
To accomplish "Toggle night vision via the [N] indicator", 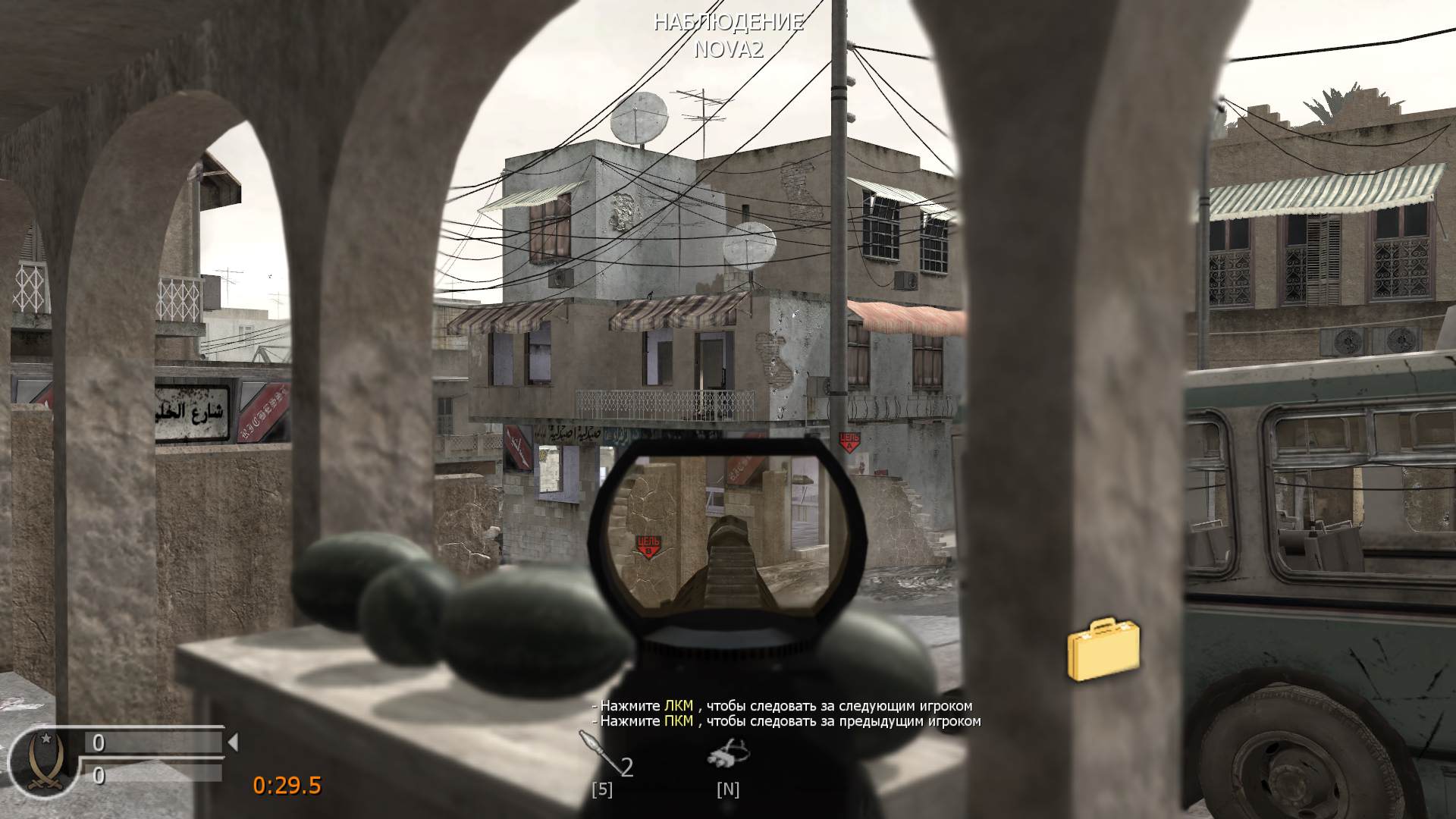I will 728,790.
